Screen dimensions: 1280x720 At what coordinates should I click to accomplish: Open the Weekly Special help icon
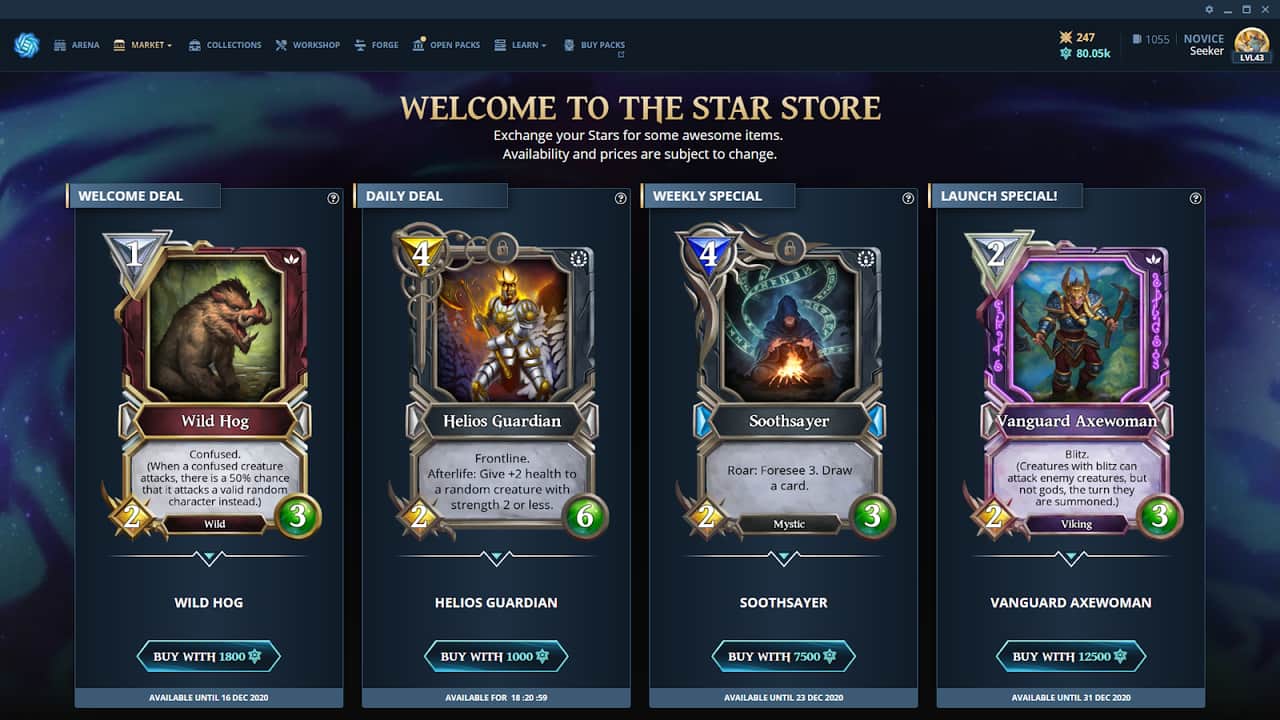[908, 198]
